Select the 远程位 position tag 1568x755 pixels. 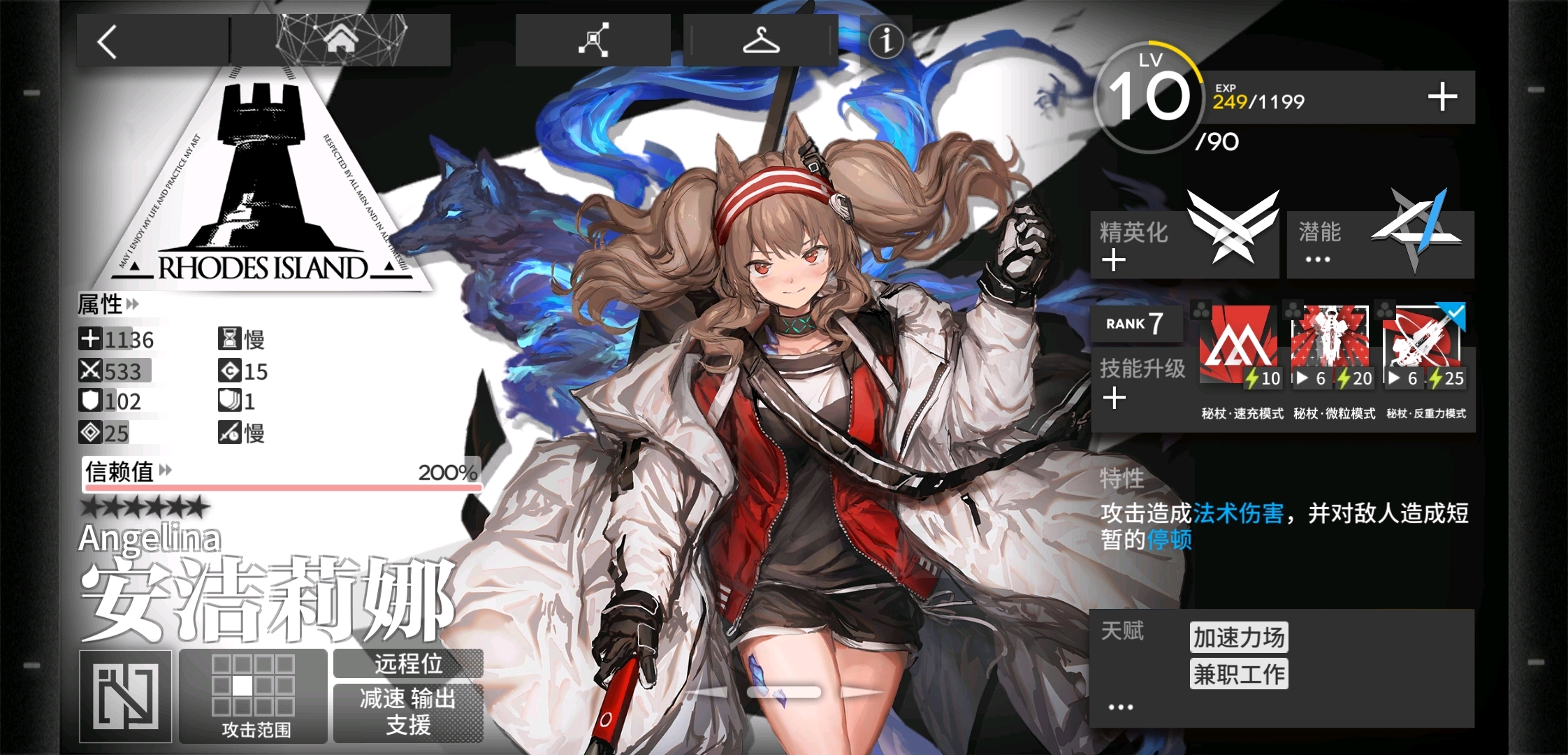point(408,665)
